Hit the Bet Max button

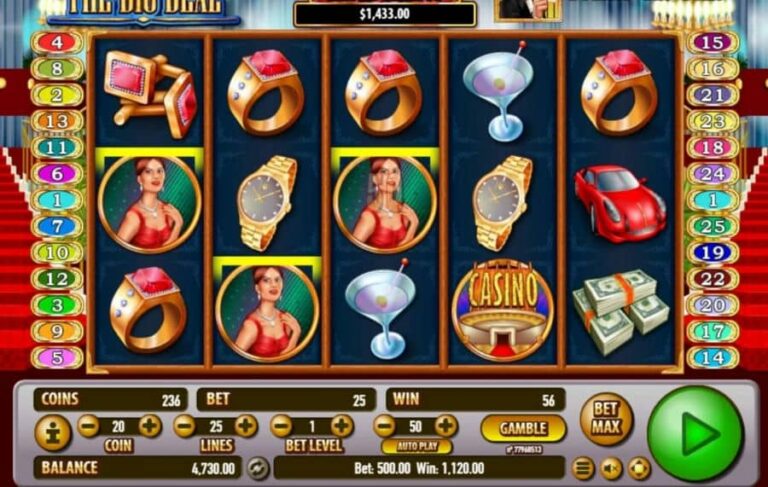(x=606, y=419)
